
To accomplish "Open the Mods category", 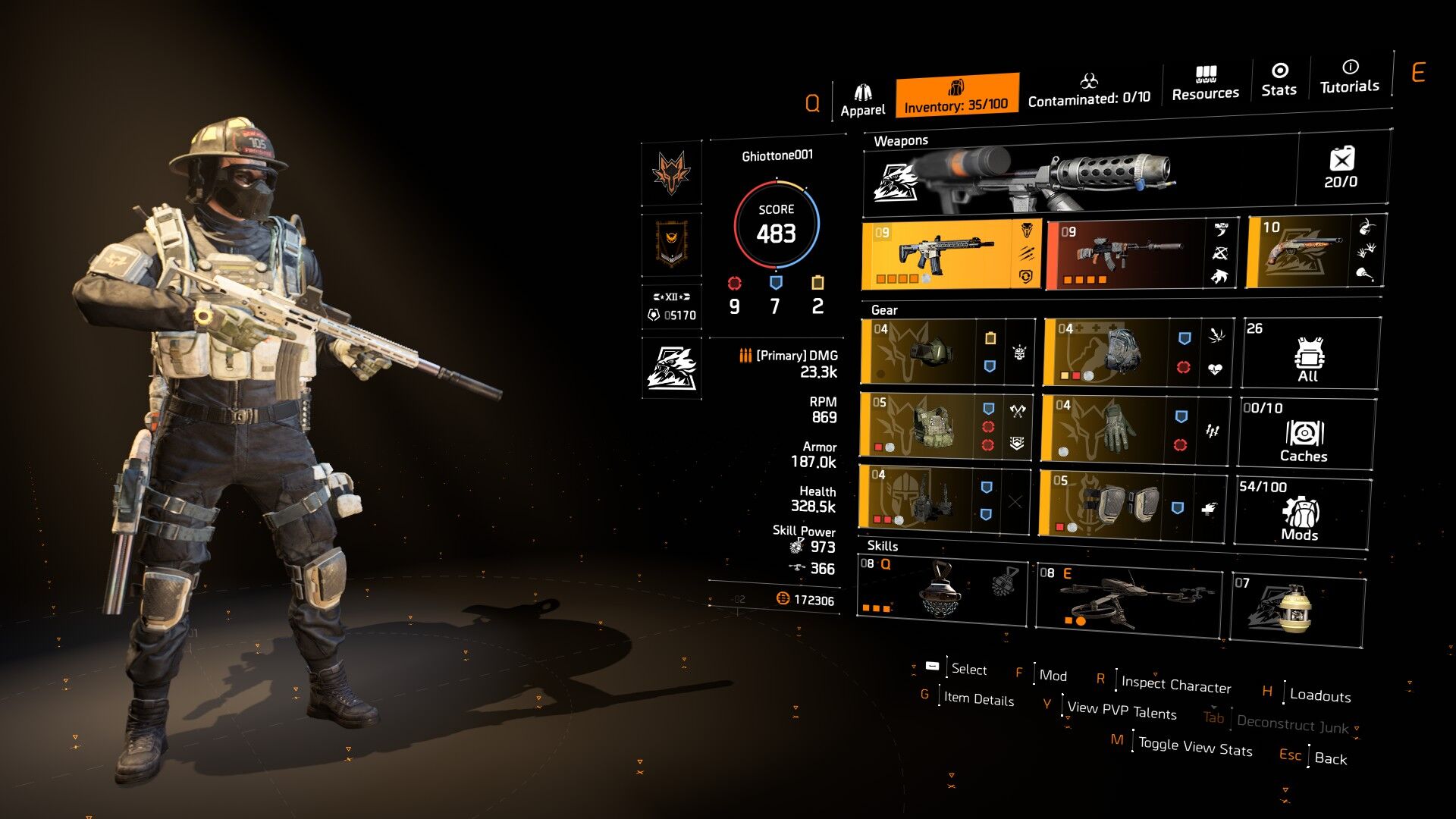I will pyautogui.click(x=1301, y=512).
